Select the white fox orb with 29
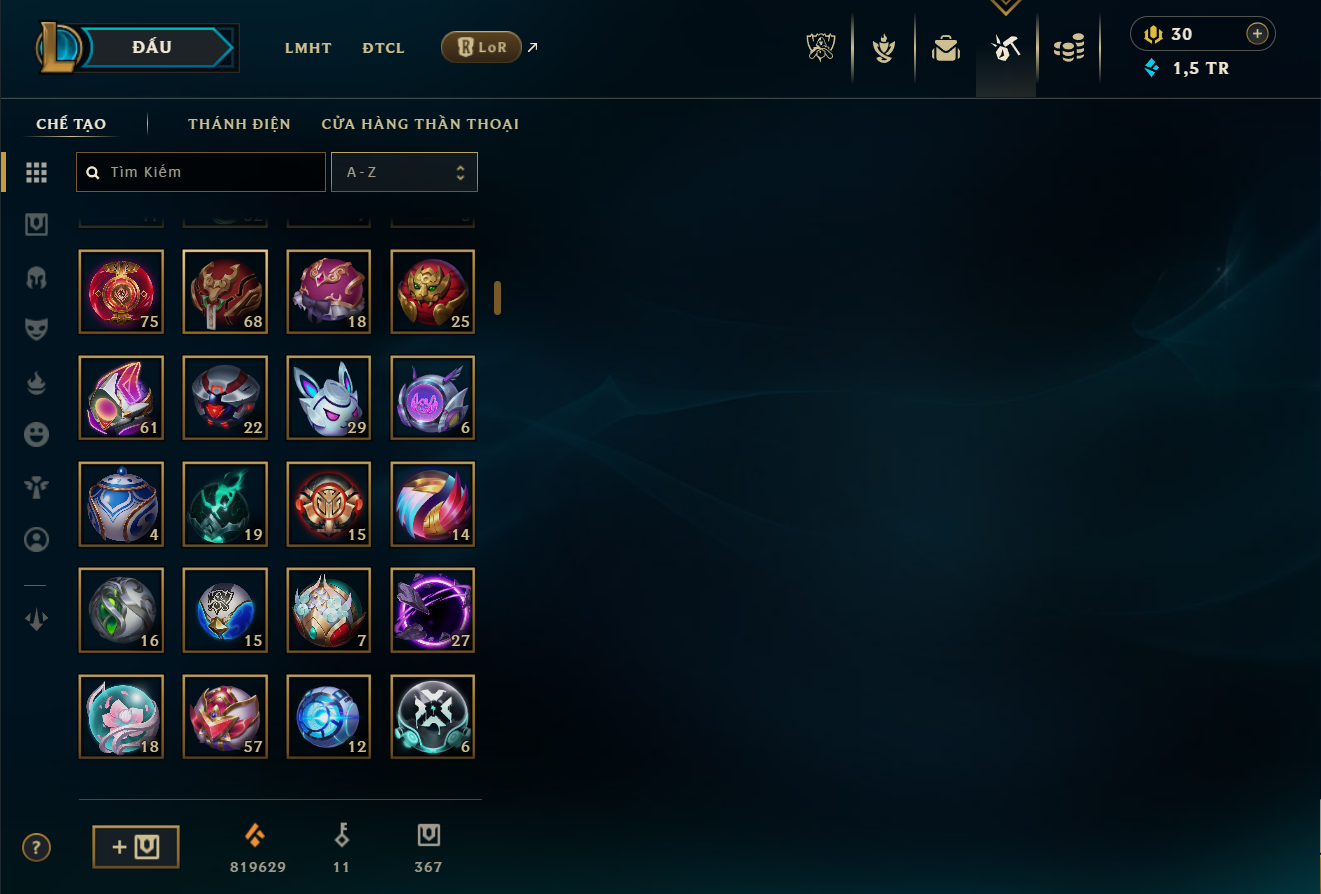Screen dimensions: 1321x894 point(329,398)
